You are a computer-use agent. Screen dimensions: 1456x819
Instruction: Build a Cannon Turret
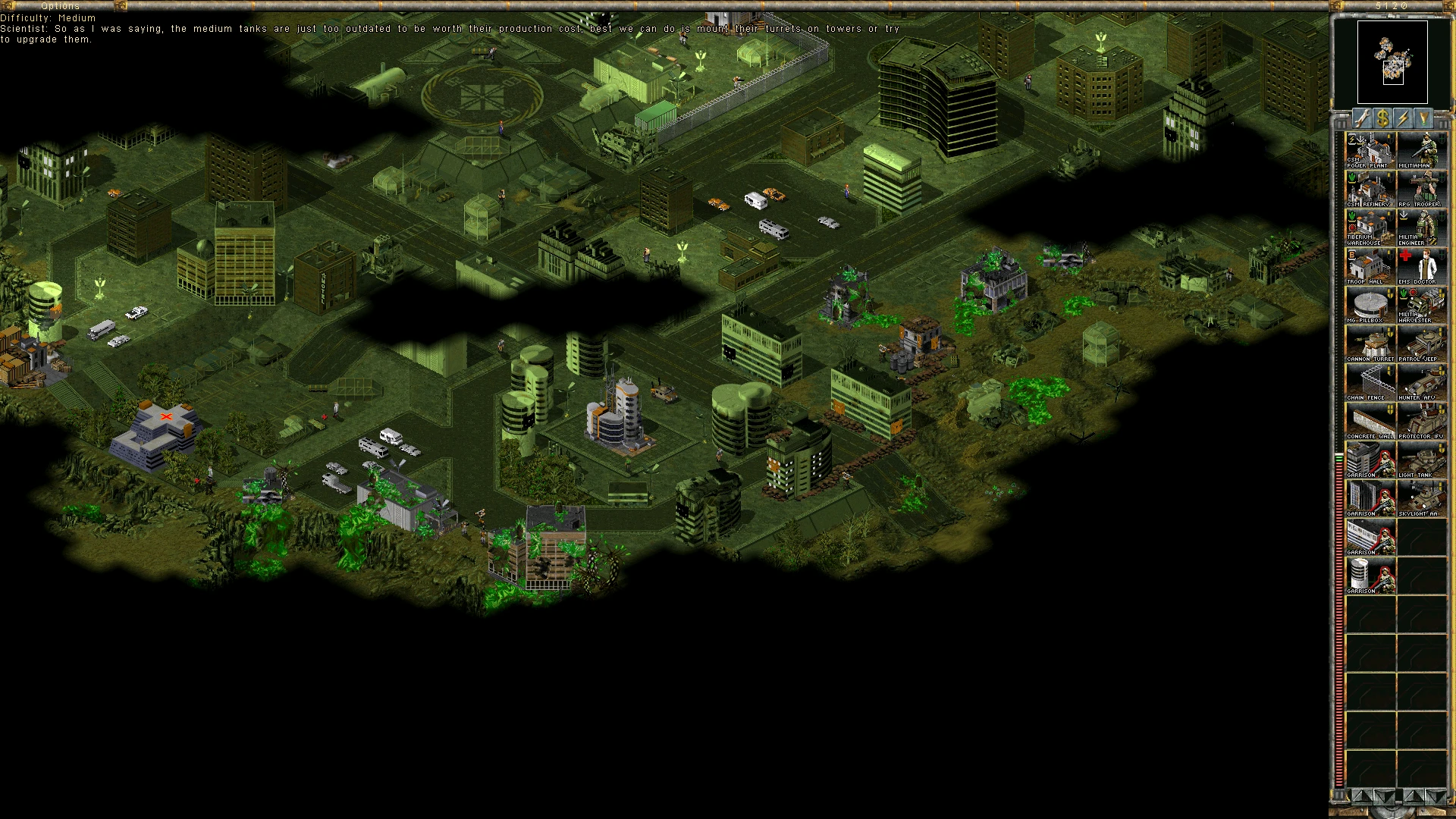1370,344
